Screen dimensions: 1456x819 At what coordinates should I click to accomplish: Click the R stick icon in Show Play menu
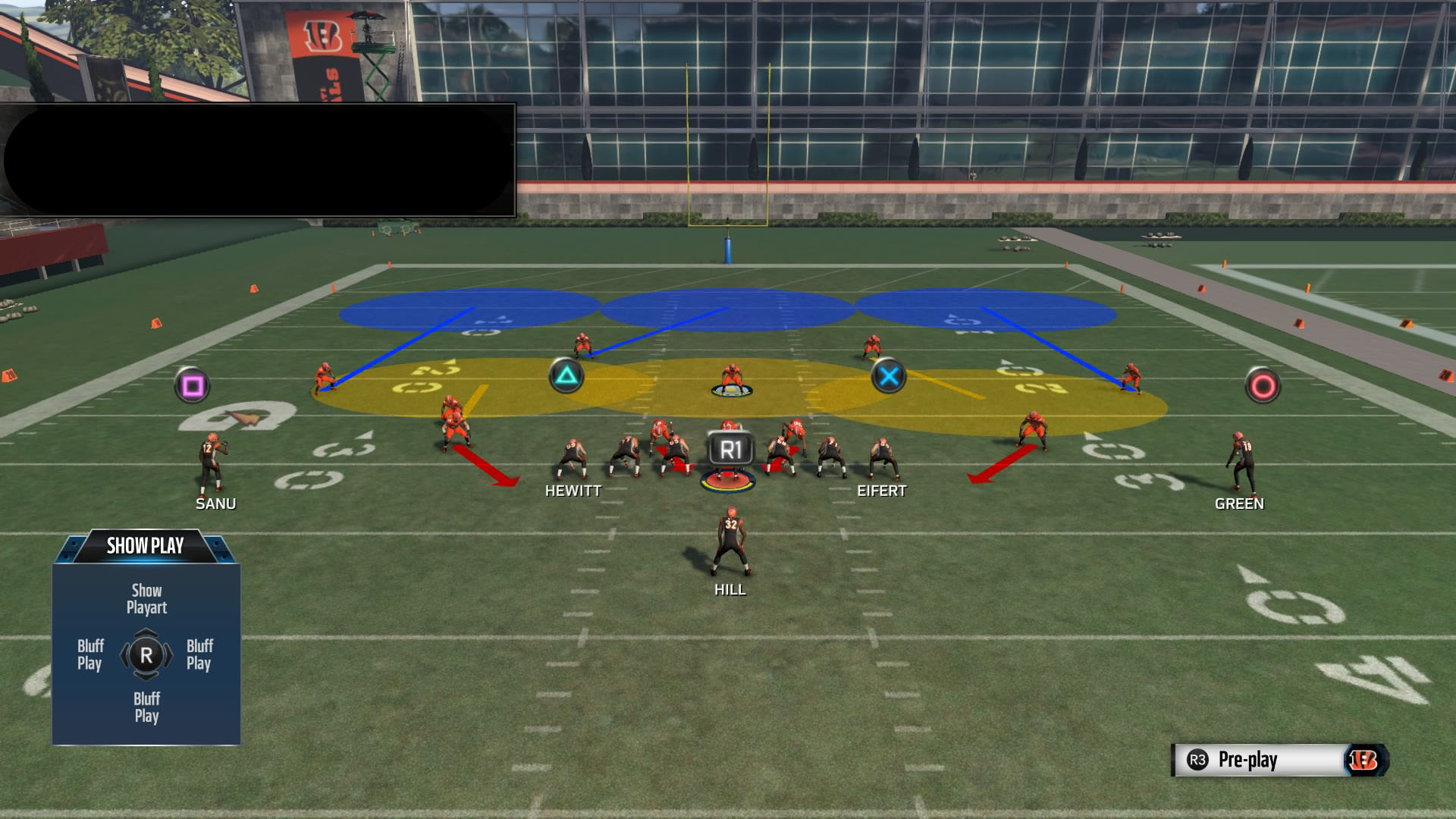[146, 657]
